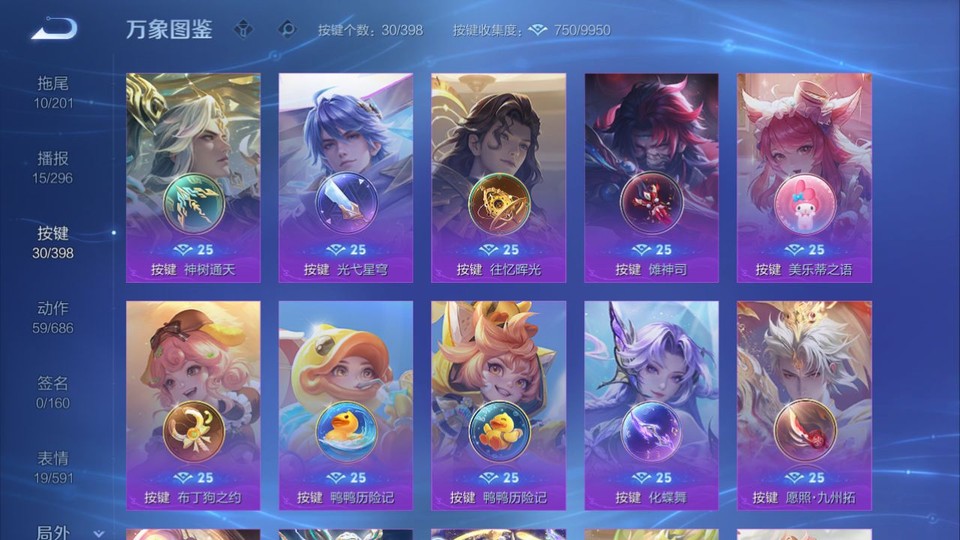Screen dimensions: 960x540
Task: Choose the 布丁狗之约 button skin card
Action: 193,406
